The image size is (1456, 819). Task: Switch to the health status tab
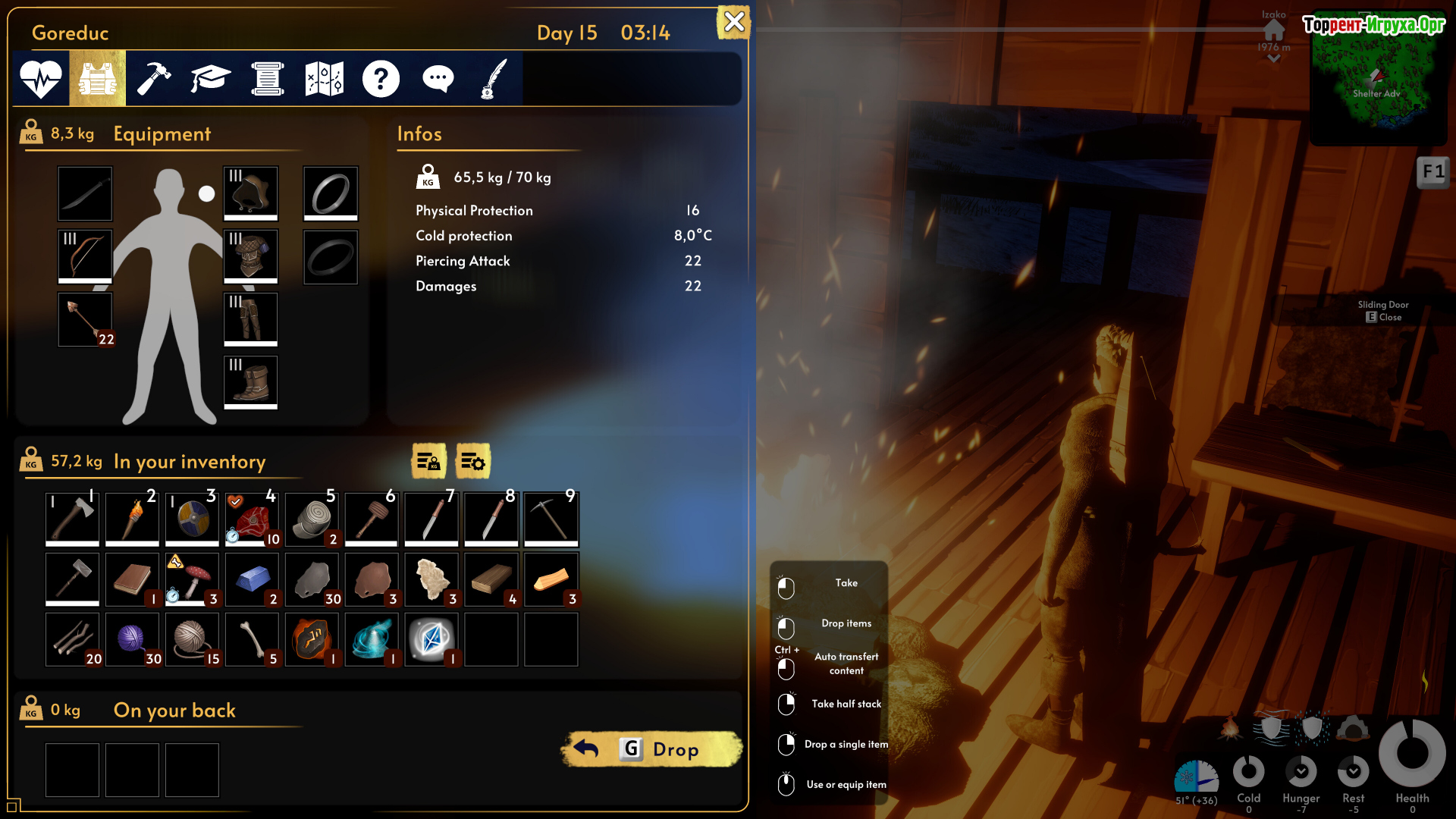41,78
